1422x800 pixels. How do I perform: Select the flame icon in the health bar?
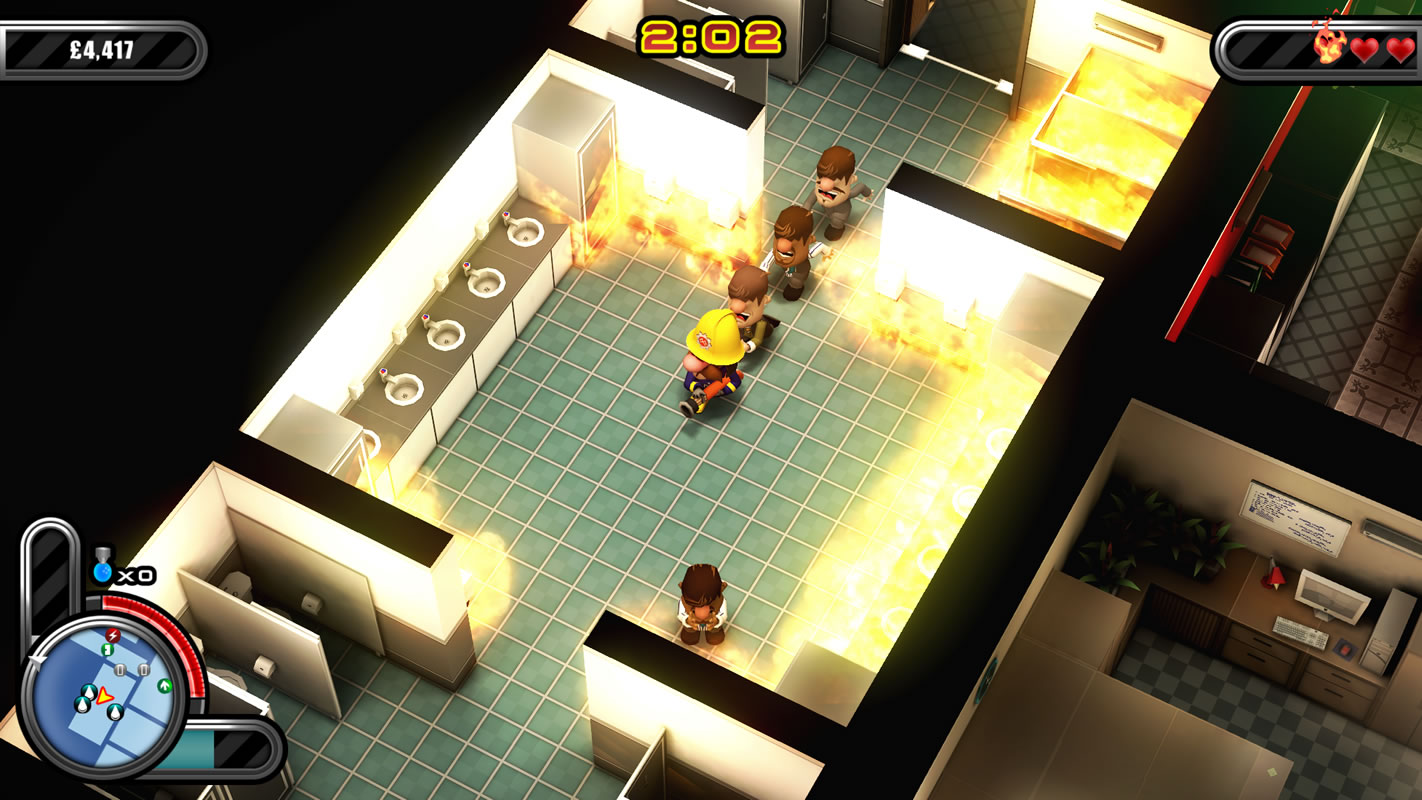pos(1329,46)
